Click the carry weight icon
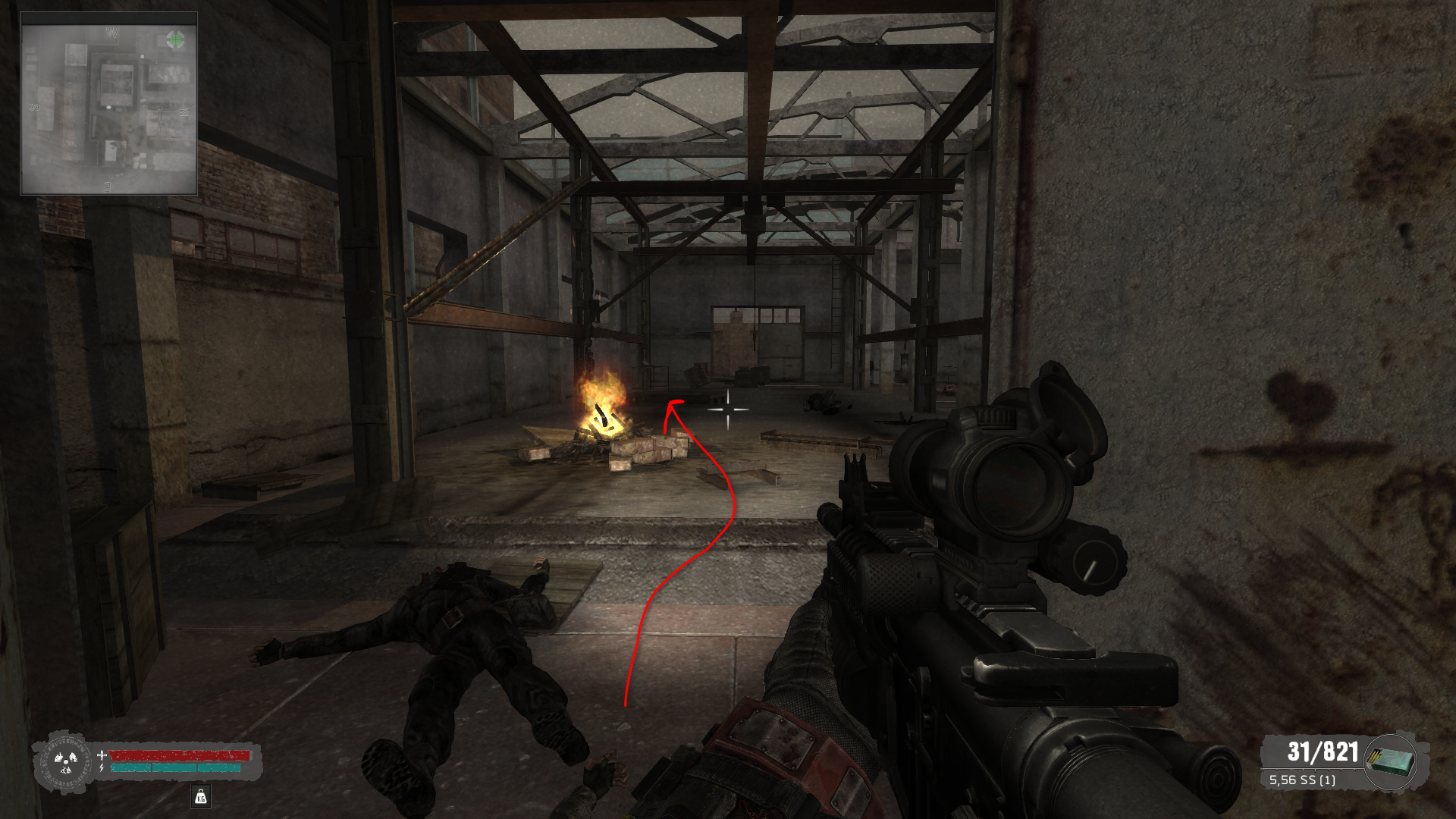The image size is (1456, 819). [x=201, y=796]
